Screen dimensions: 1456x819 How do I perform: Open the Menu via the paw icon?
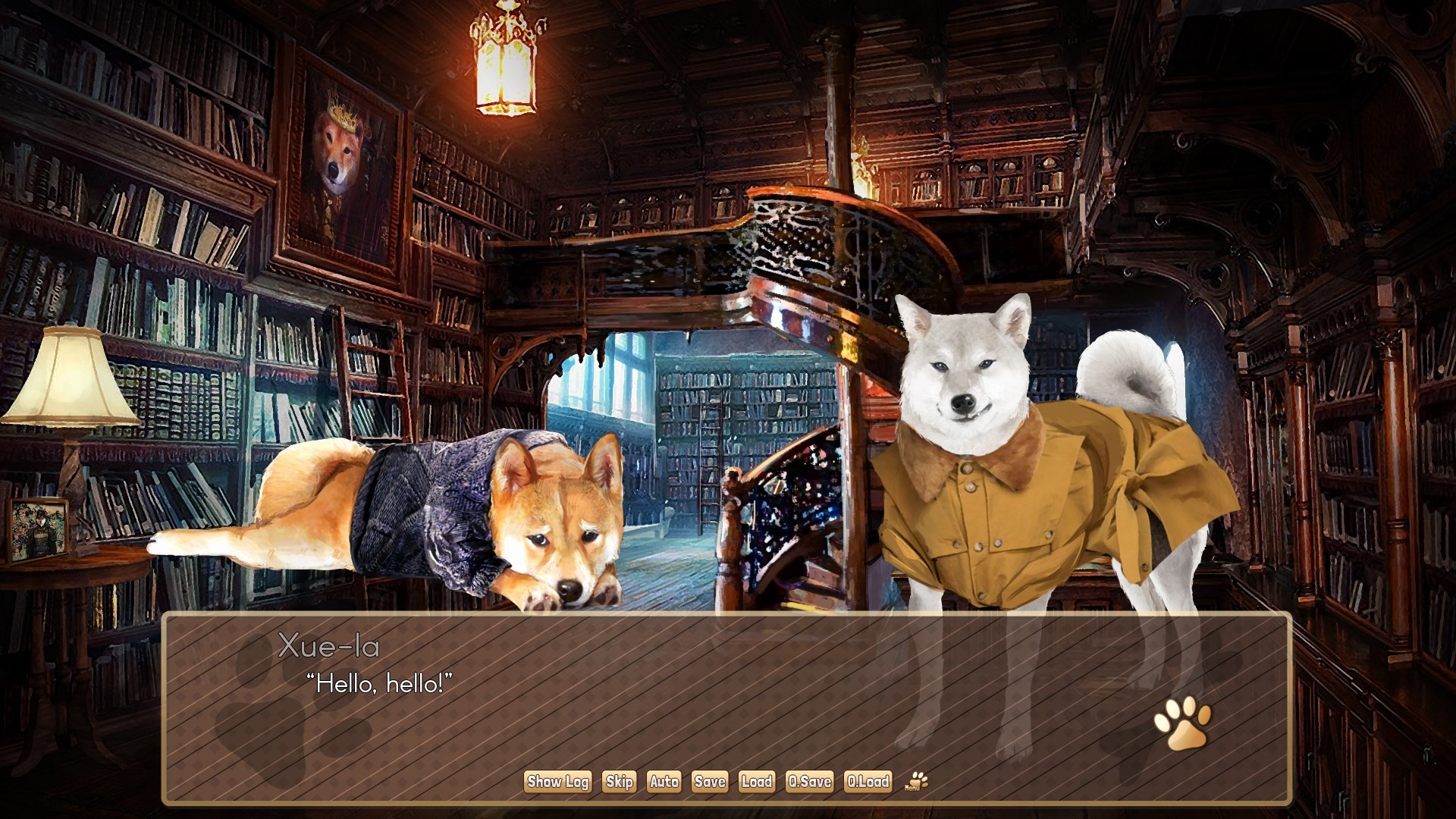pyautogui.click(x=918, y=782)
